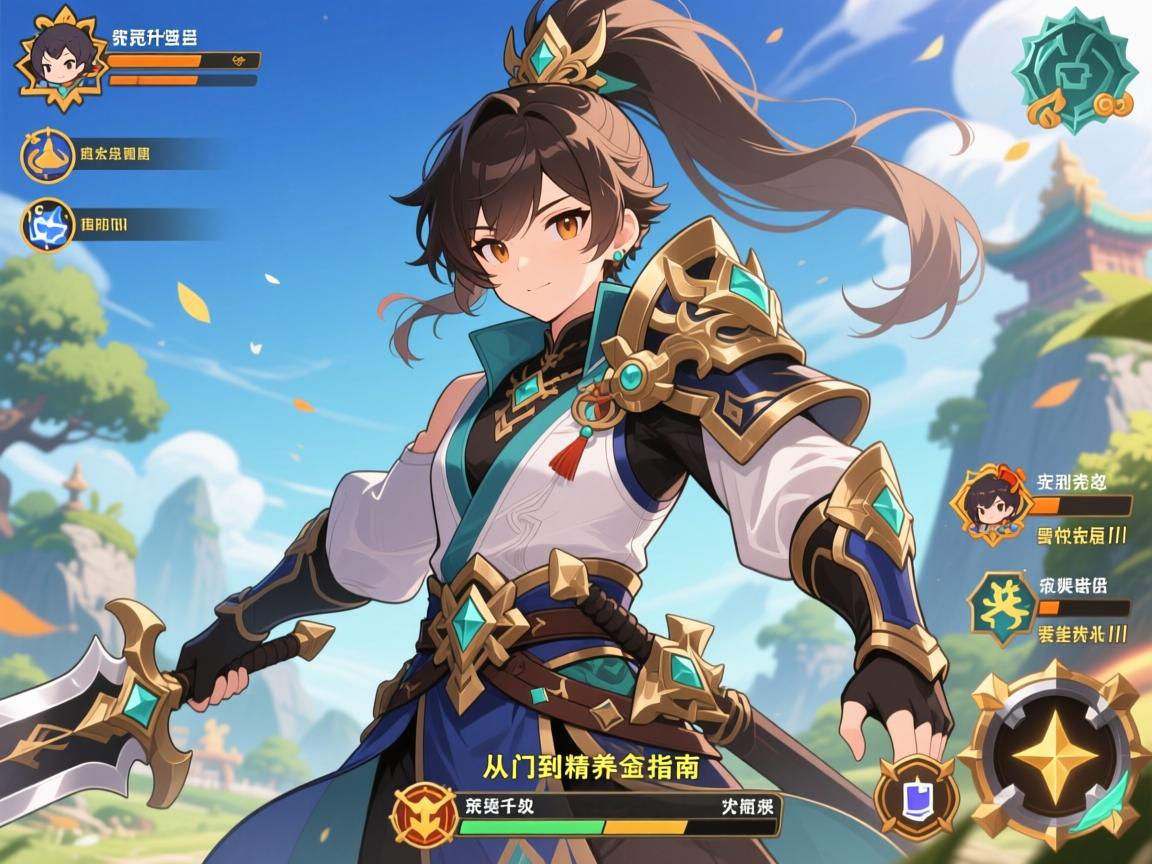This screenshot has height=864, width=1152.
Task: Open the blue wave skill icon
Action: coord(46,225)
